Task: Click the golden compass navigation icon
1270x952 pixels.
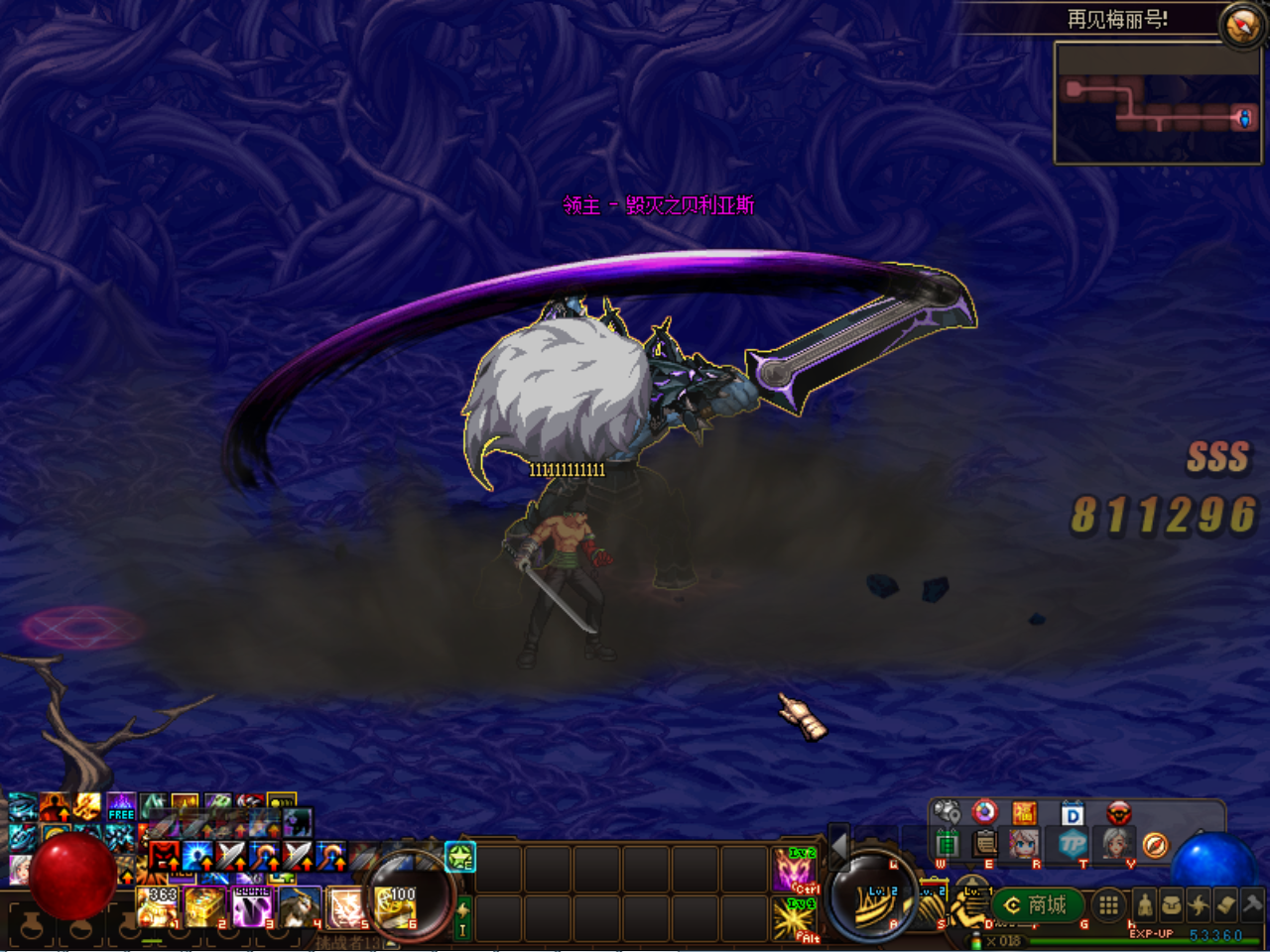Action: click(x=1155, y=845)
